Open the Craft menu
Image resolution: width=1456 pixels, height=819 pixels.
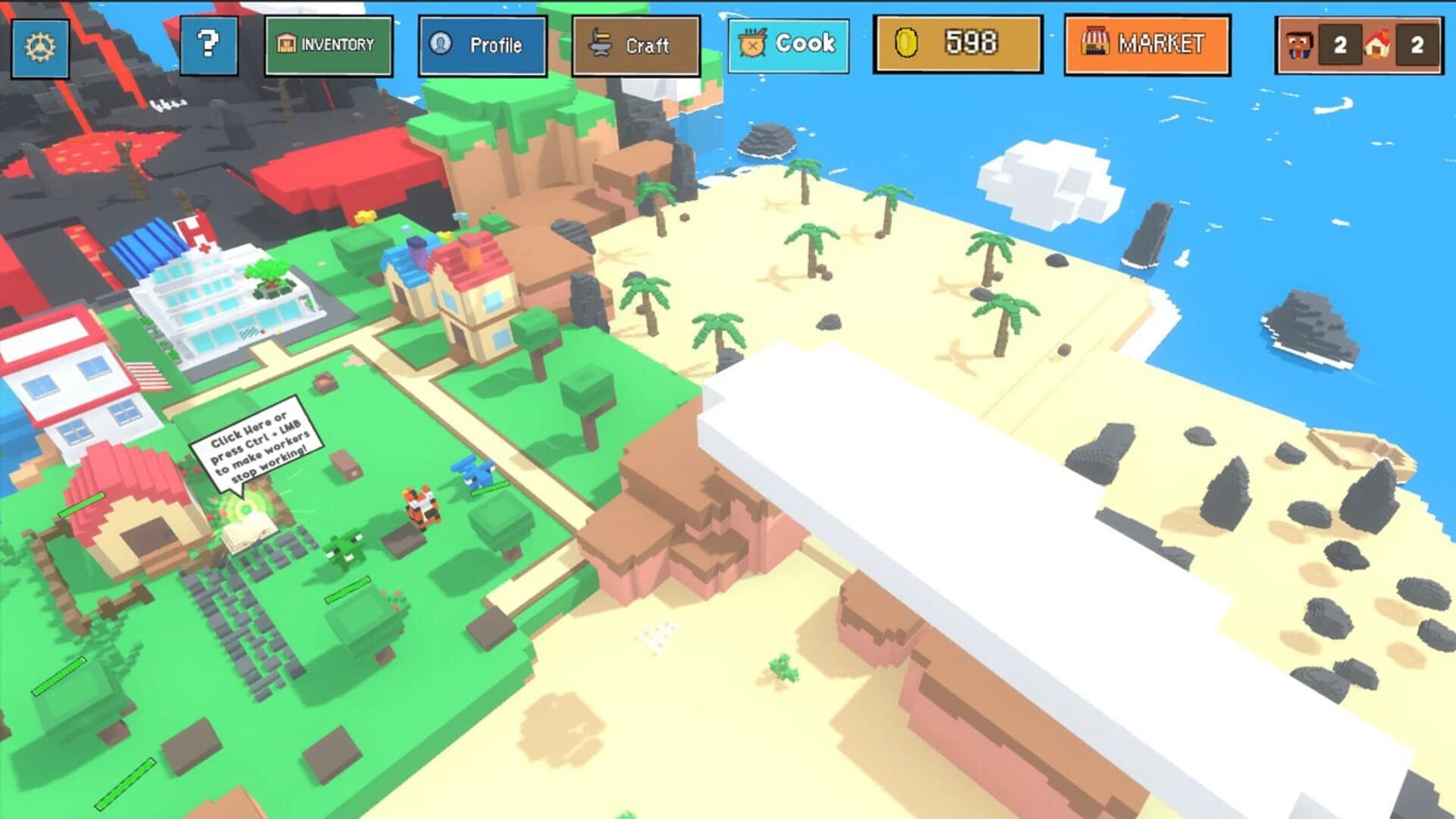pos(637,45)
